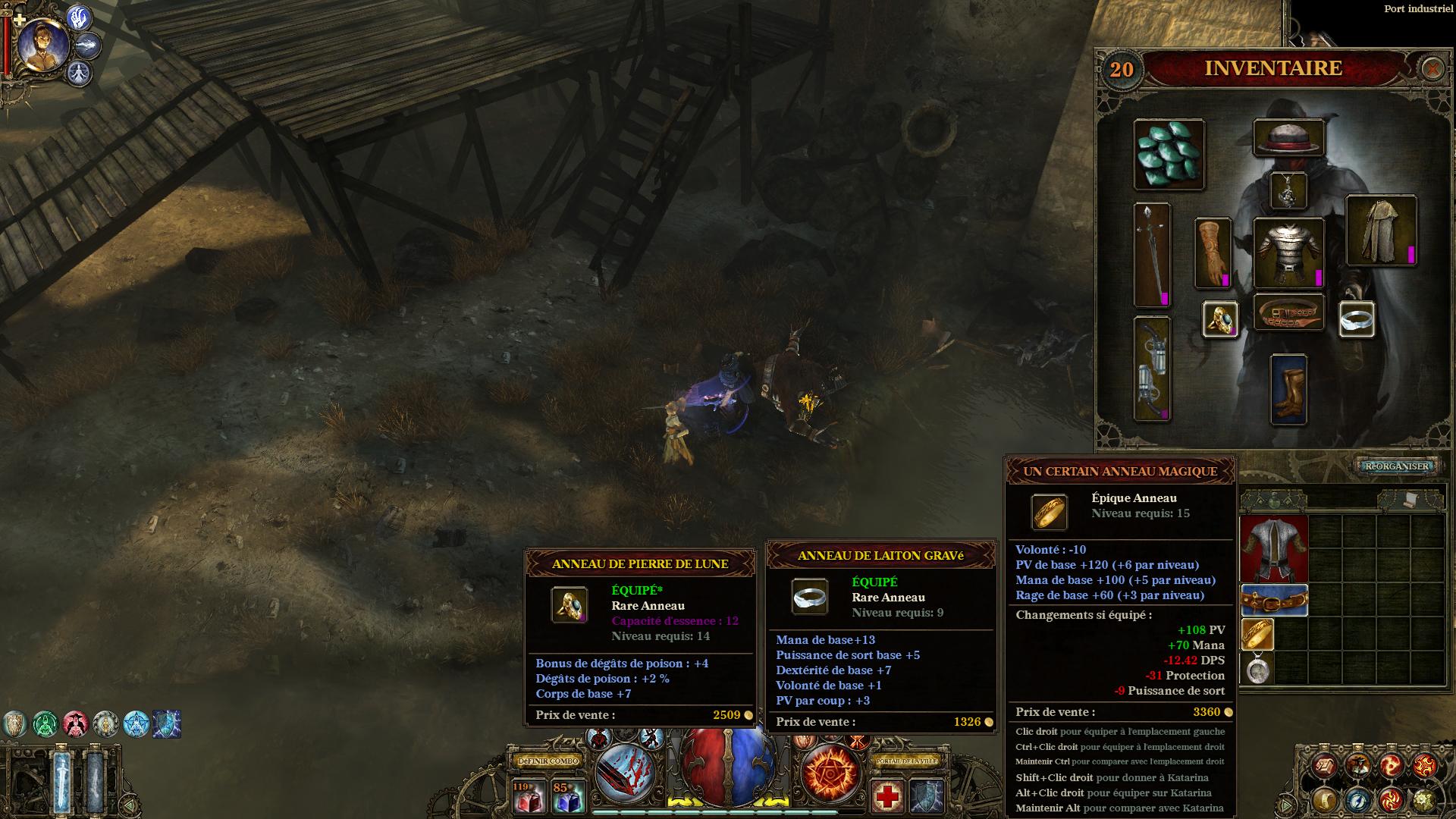This screenshot has height=819, width=1456.
Task: Select the equipped chest armor slot
Action: coord(1288,253)
